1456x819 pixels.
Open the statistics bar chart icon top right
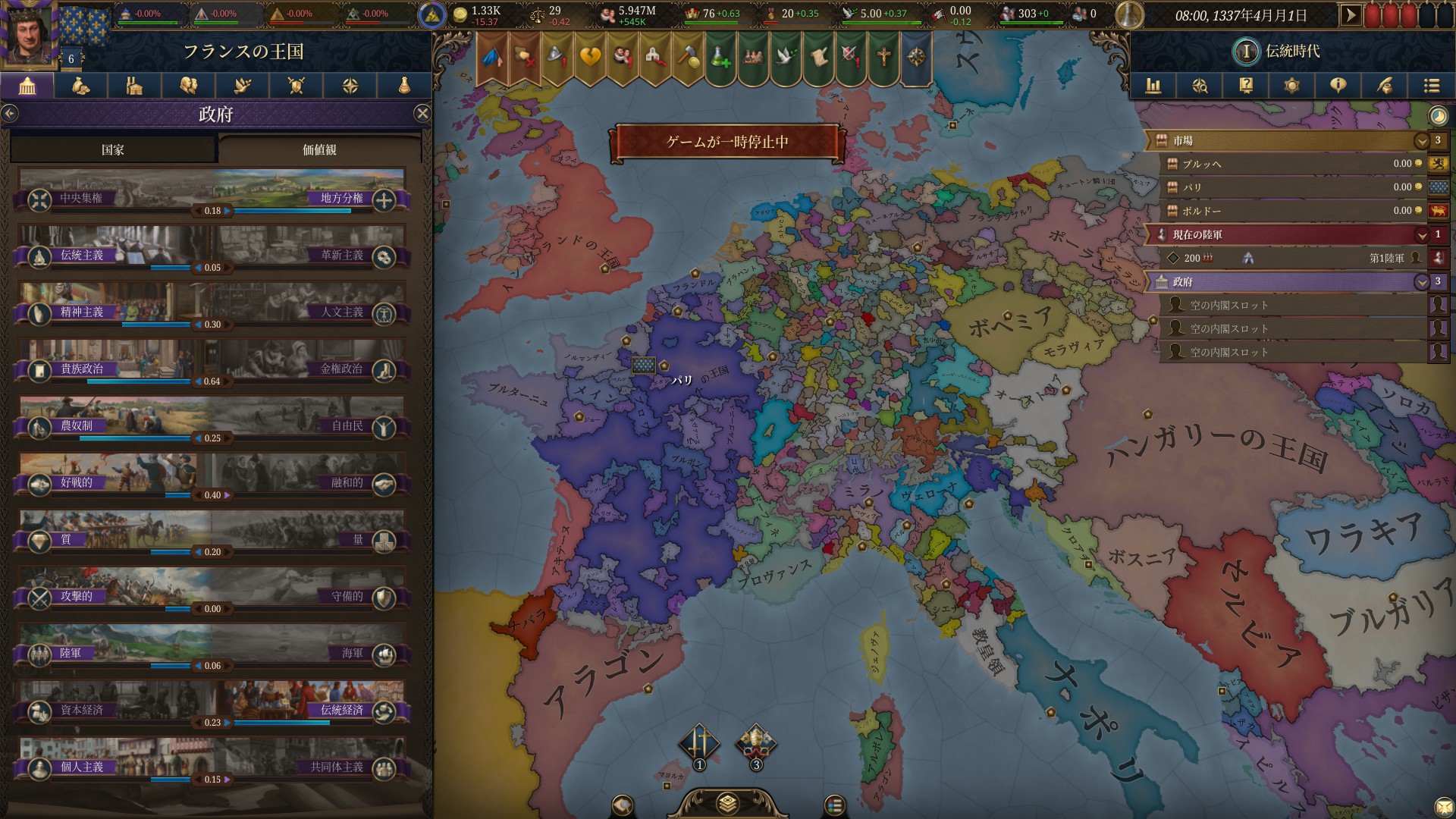(x=1153, y=86)
